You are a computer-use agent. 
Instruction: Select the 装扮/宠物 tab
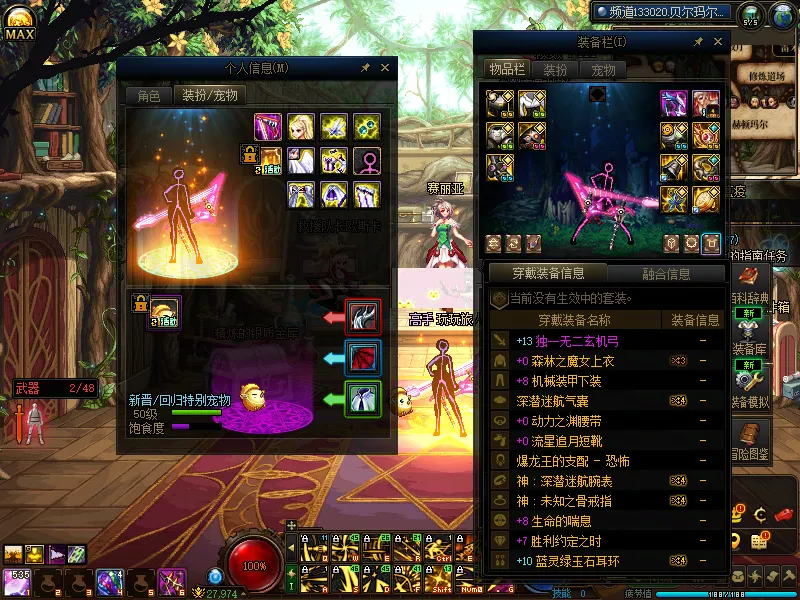[x=209, y=96]
